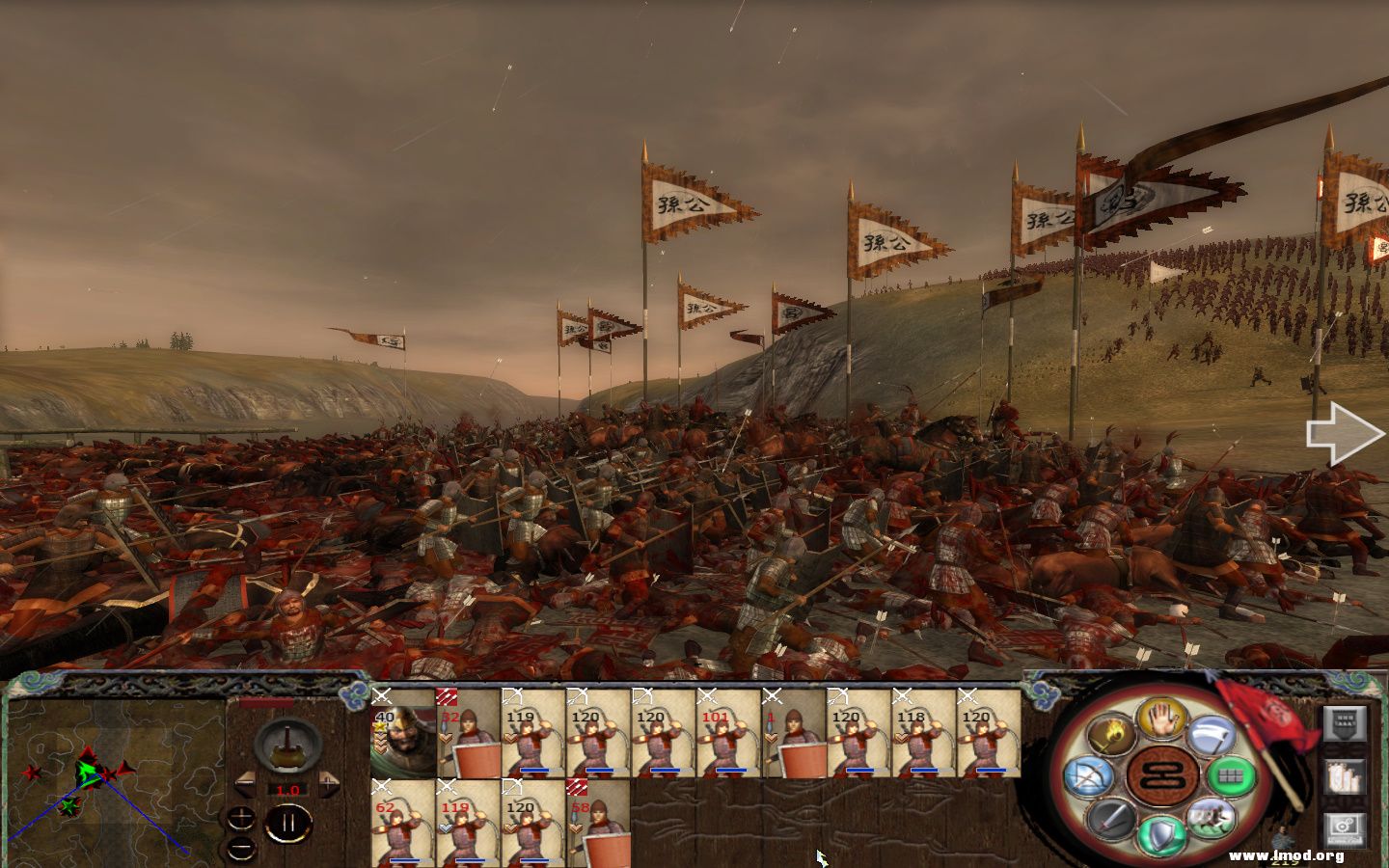The height and width of the screenshot is (868, 1389).
Task: Select the spearman unit with 58 soldiers
Action: 598,823
